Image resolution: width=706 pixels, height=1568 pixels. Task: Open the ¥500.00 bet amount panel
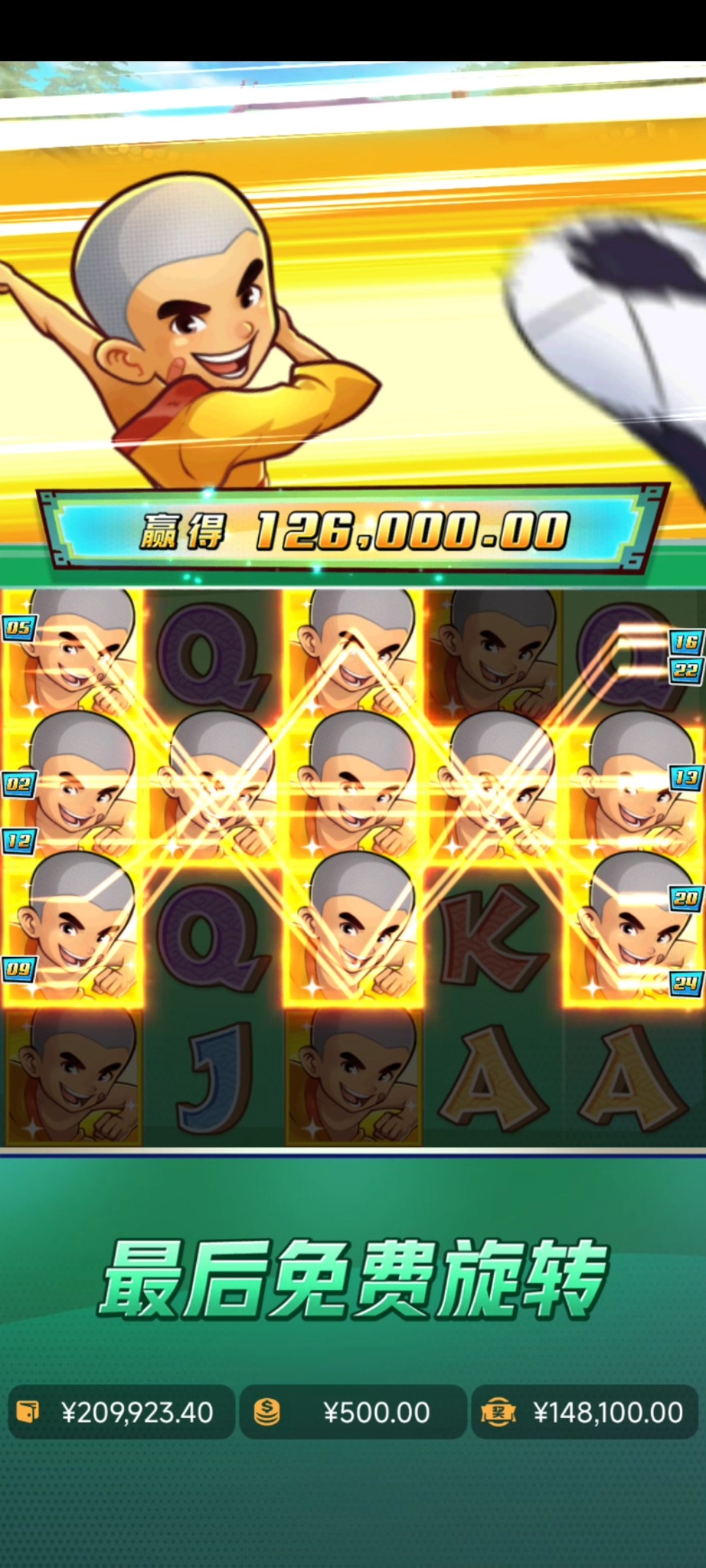(353, 1412)
